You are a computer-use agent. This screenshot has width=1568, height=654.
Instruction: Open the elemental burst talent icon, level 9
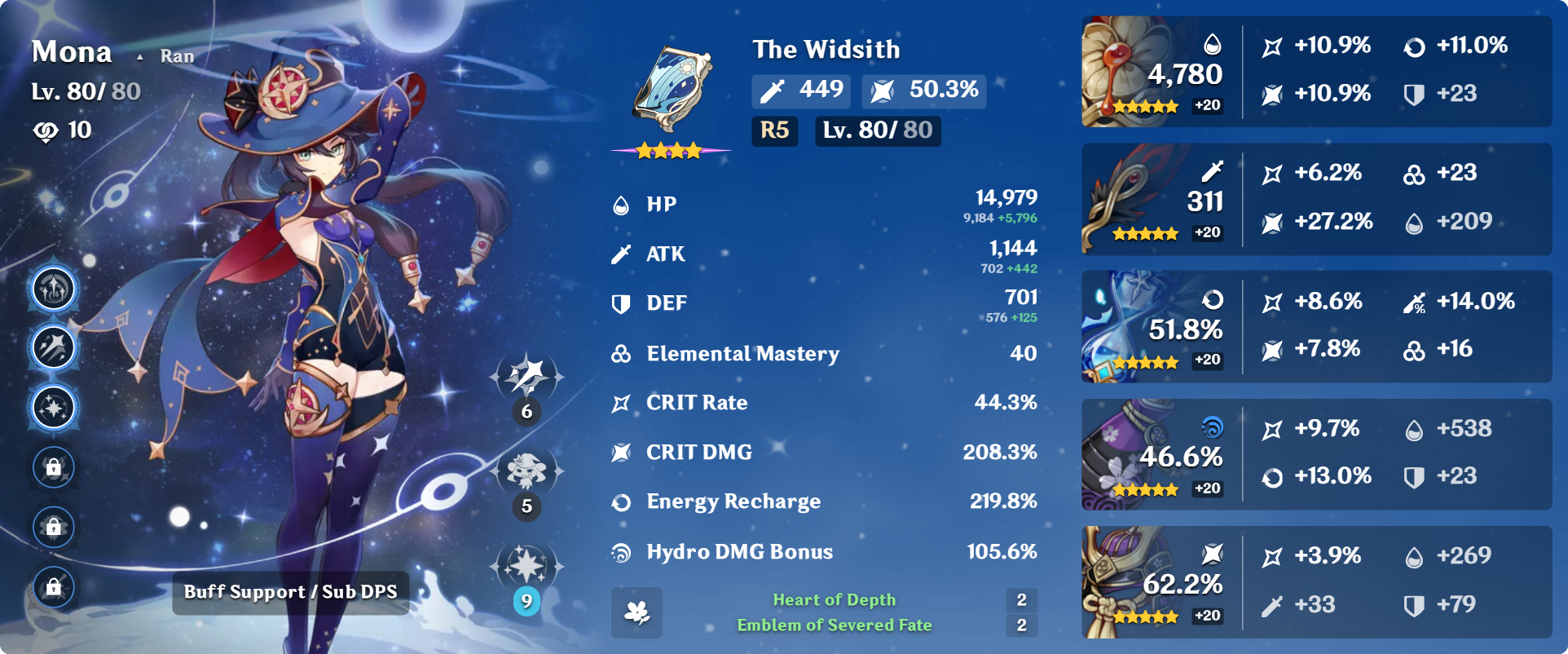(x=526, y=567)
